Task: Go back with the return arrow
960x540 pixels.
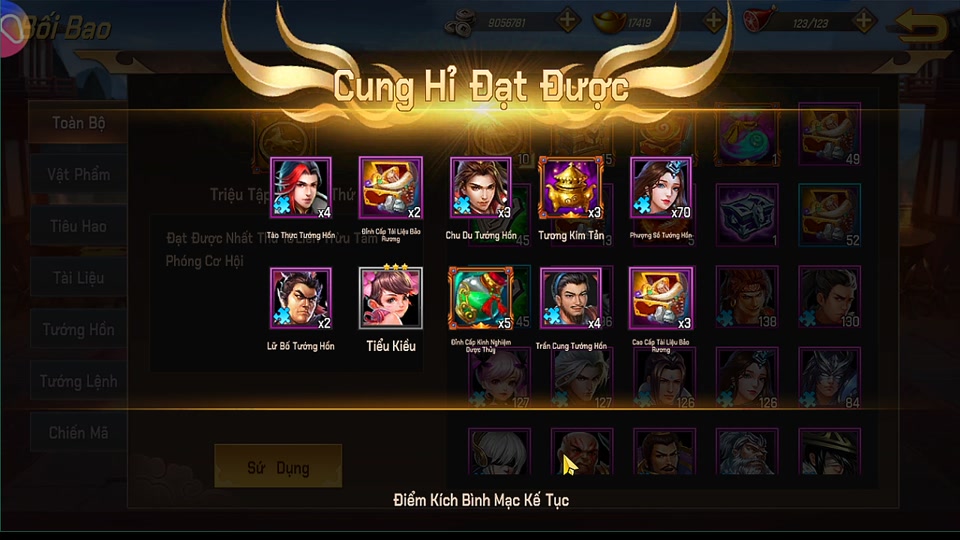Action: pos(921,27)
